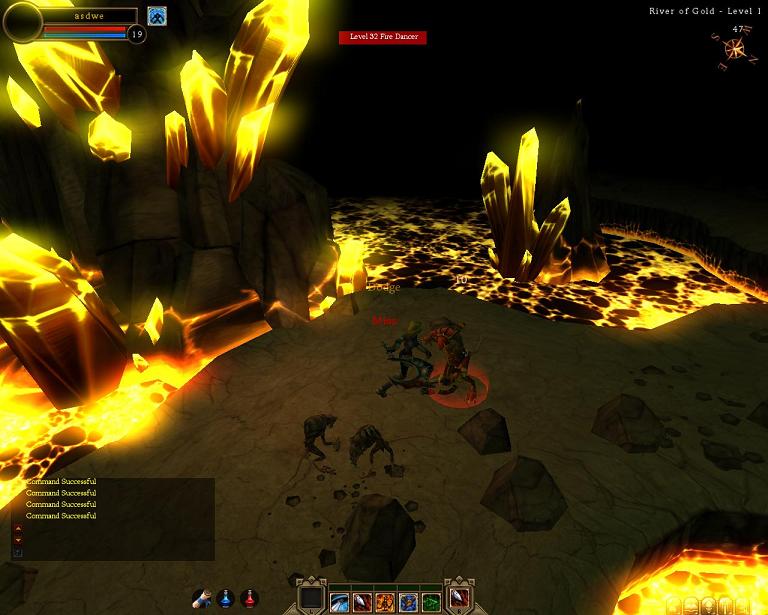Drink the blue mana potion
Viewport: 768px width, 615px height.
tap(226, 599)
